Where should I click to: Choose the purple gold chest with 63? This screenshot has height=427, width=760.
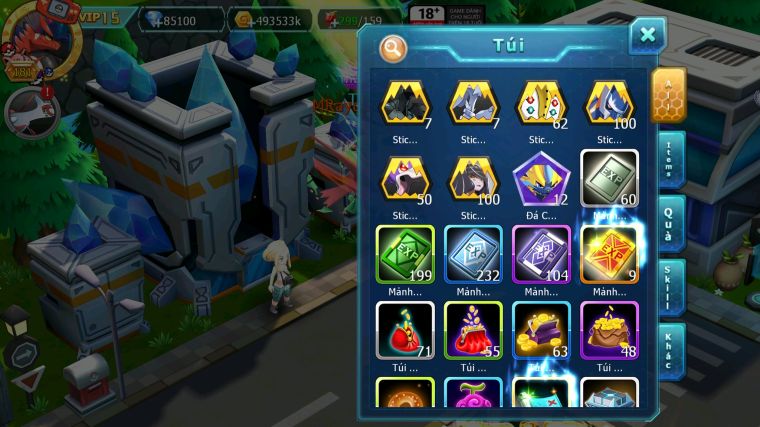pos(541,330)
